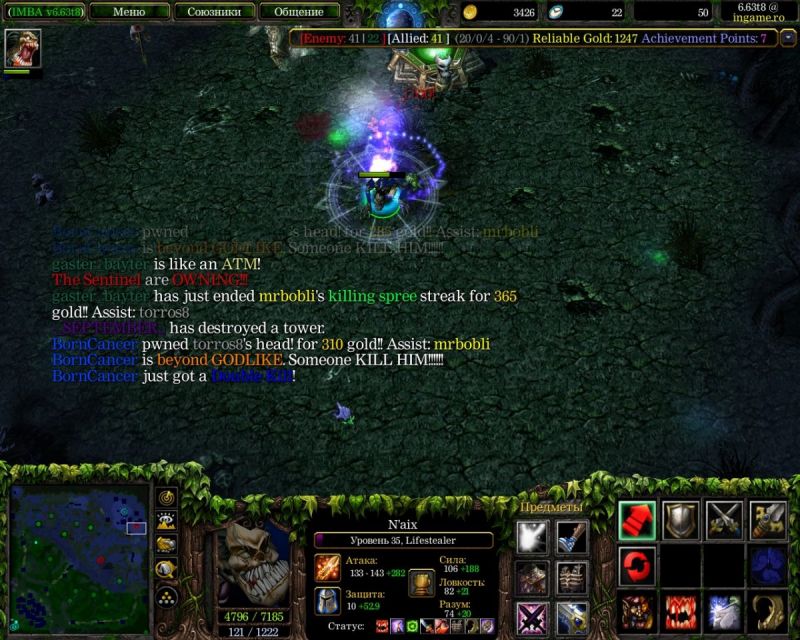Choose the crossed swords Attack command
Image resolution: width=800 pixels, height=640 pixels.
pyautogui.click(x=724, y=521)
